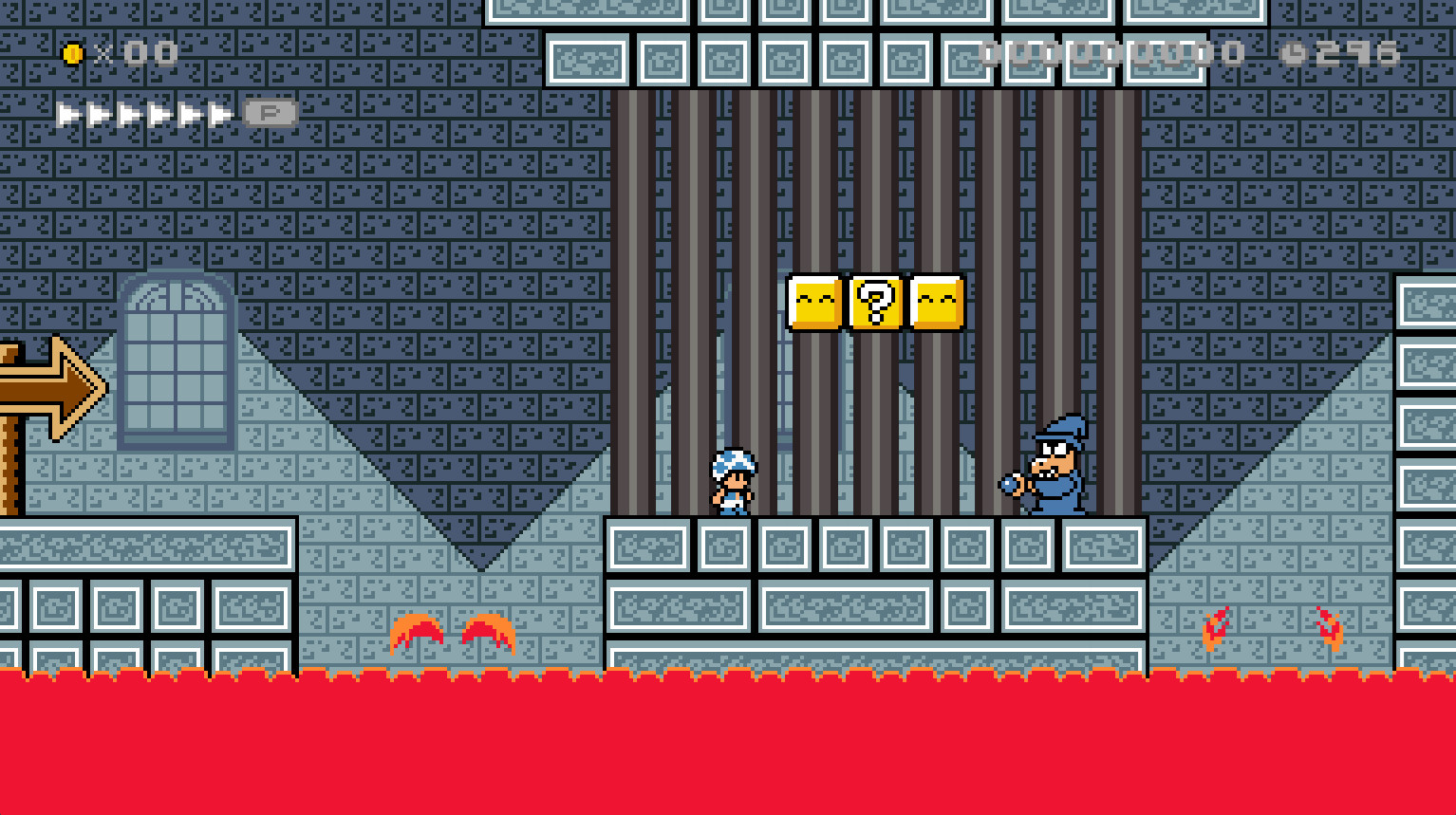Screen dimensions: 1456x815
Task: Click Magikoopa's blue magic wand orb
Action: pyautogui.click(x=1008, y=486)
